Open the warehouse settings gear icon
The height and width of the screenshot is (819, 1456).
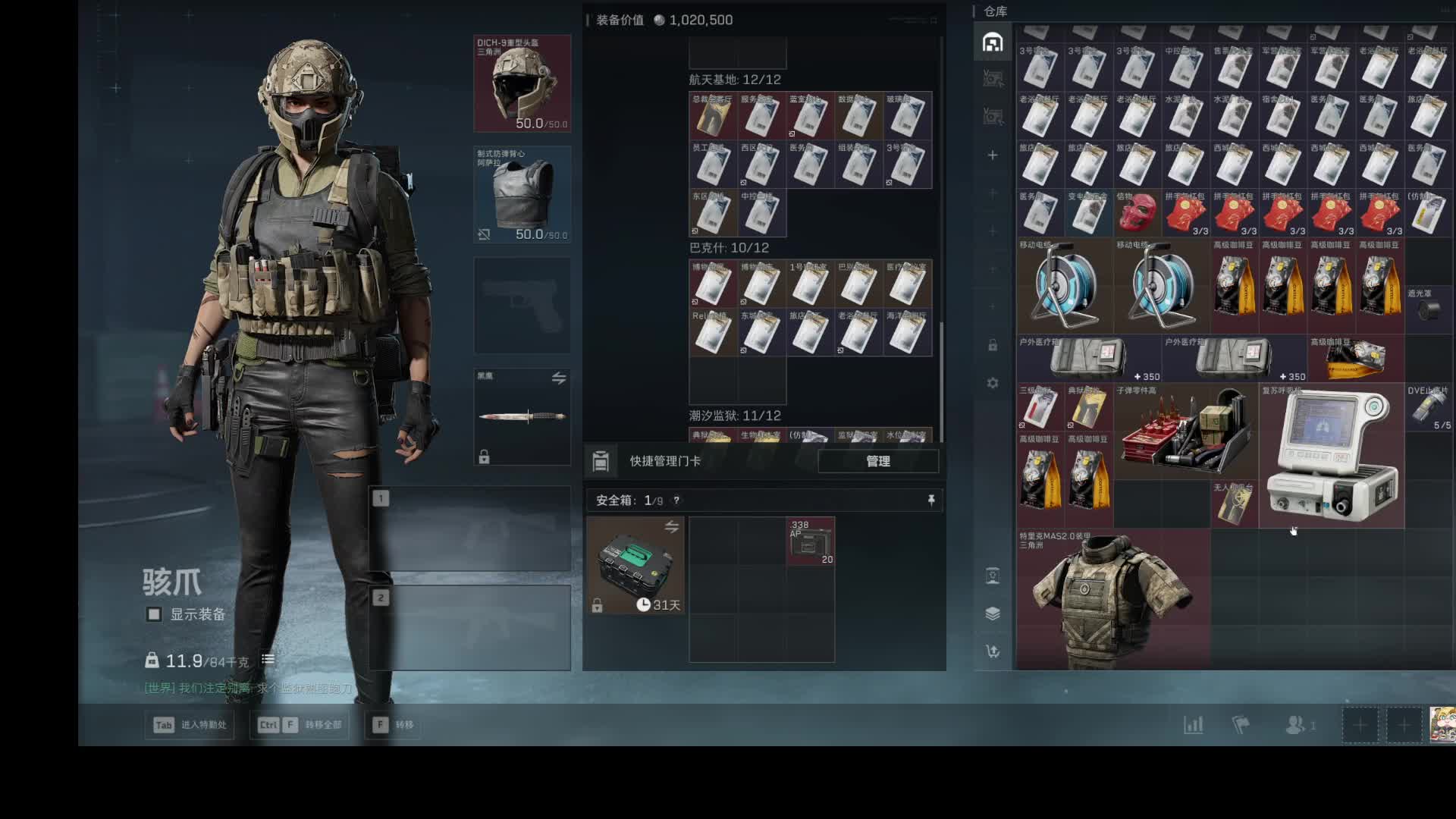(993, 383)
